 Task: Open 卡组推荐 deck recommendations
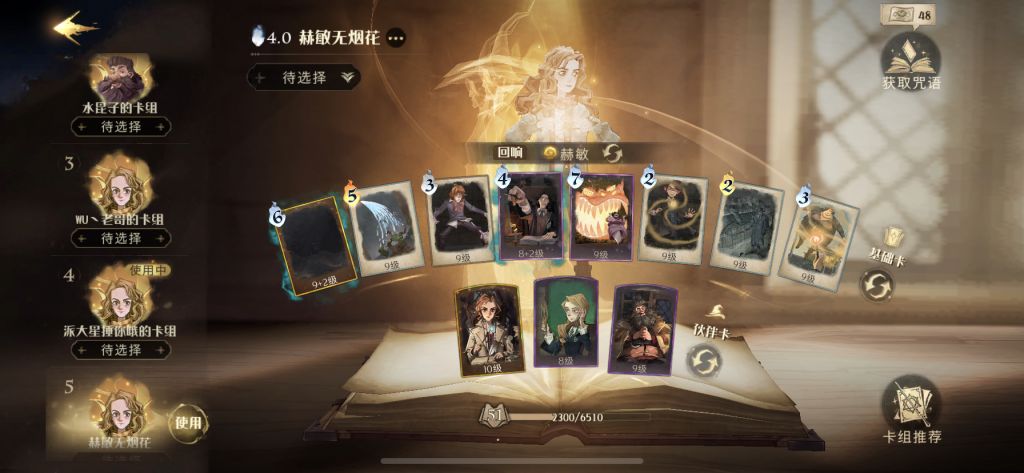pyautogui.click(x=911, y=410)
